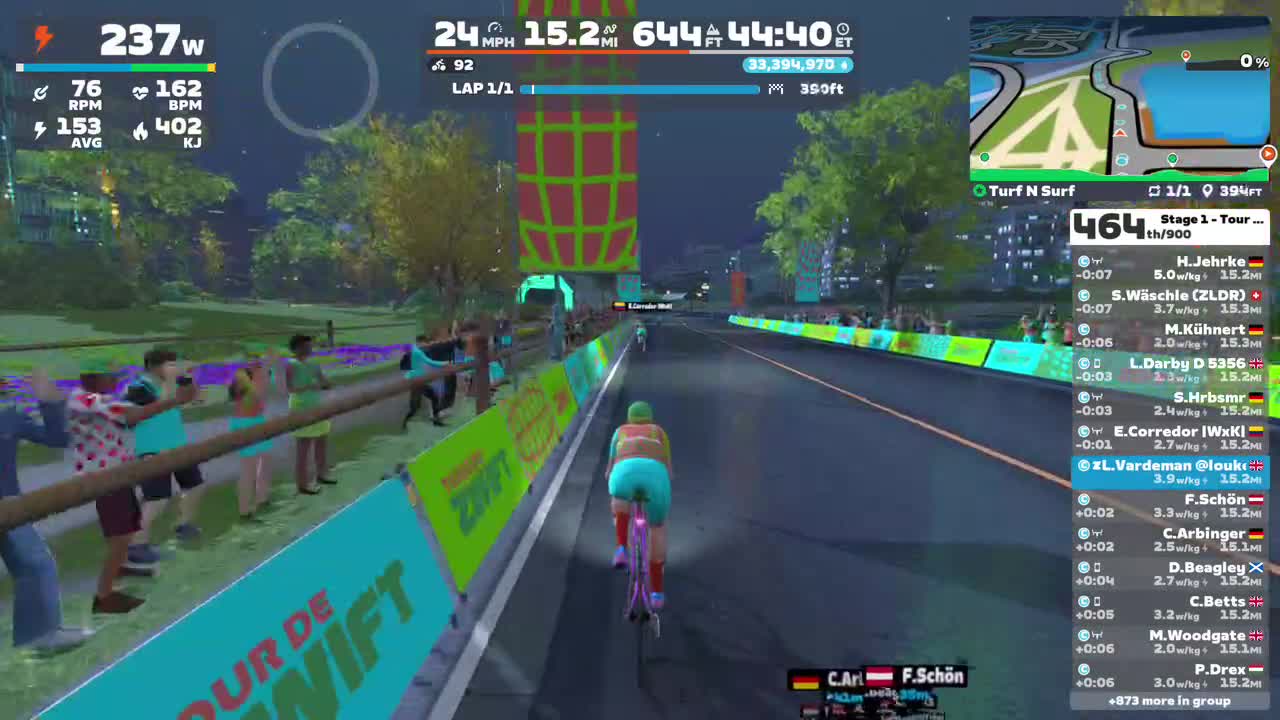Select the "464th/900" leaderboard header
The height and width of the screenshot is (720, 1280).
click(x=1108, y=227)
